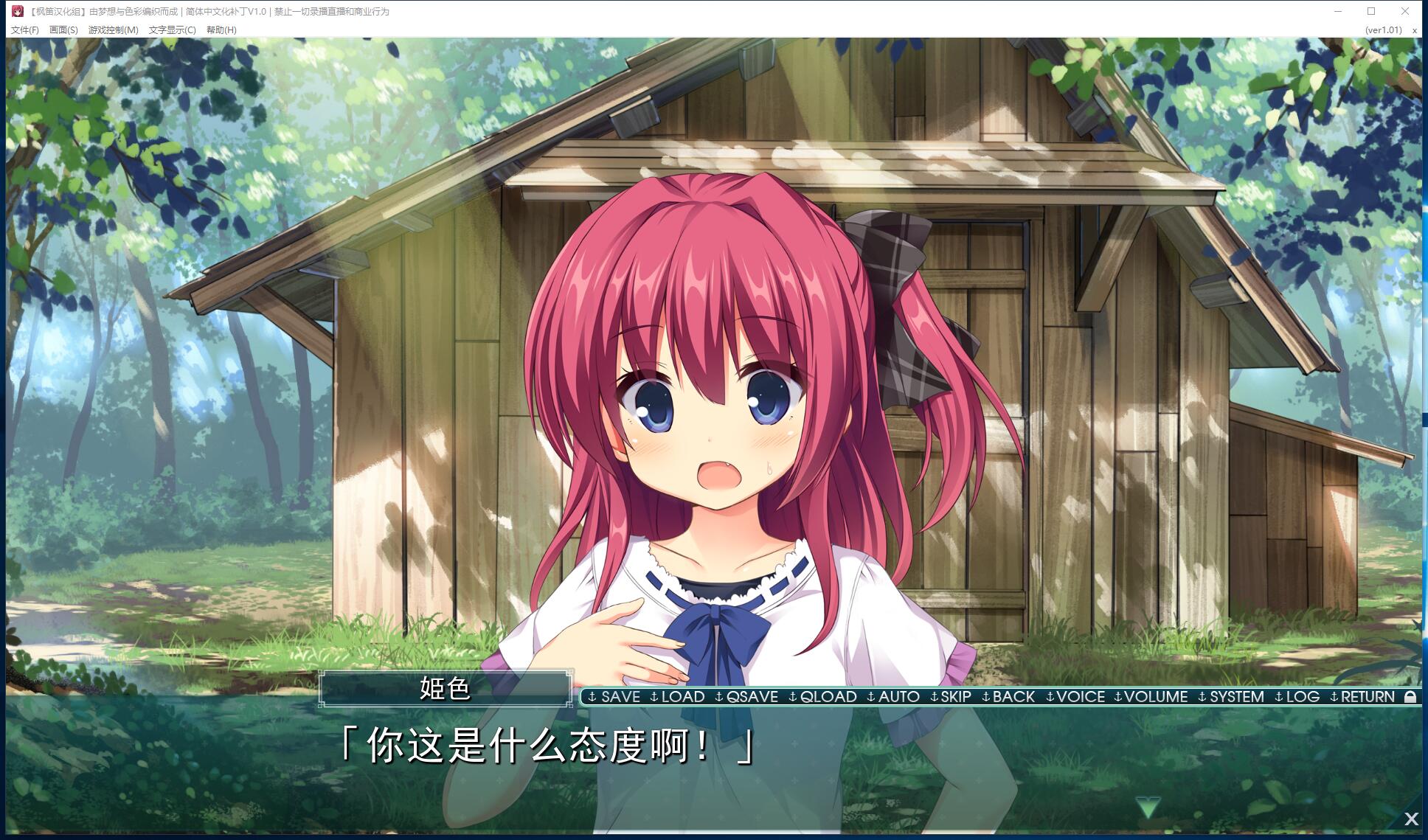Open the 游戏控制(M) menu
This screenshot has height=840, width=1428.
[113, 30]
